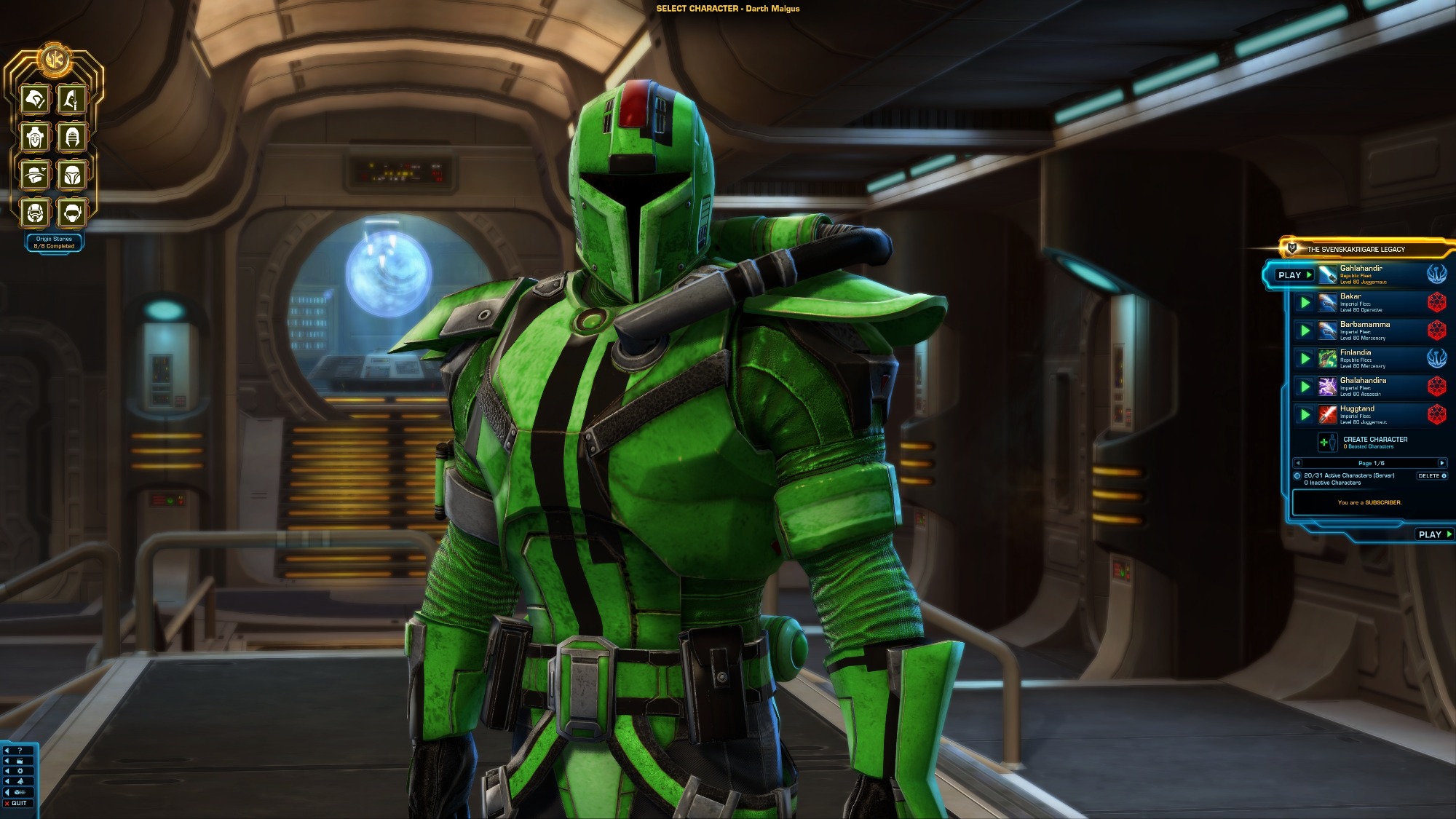Open the help question mark menu
The width and height of the screenshot is (1456, 819).
20,751
